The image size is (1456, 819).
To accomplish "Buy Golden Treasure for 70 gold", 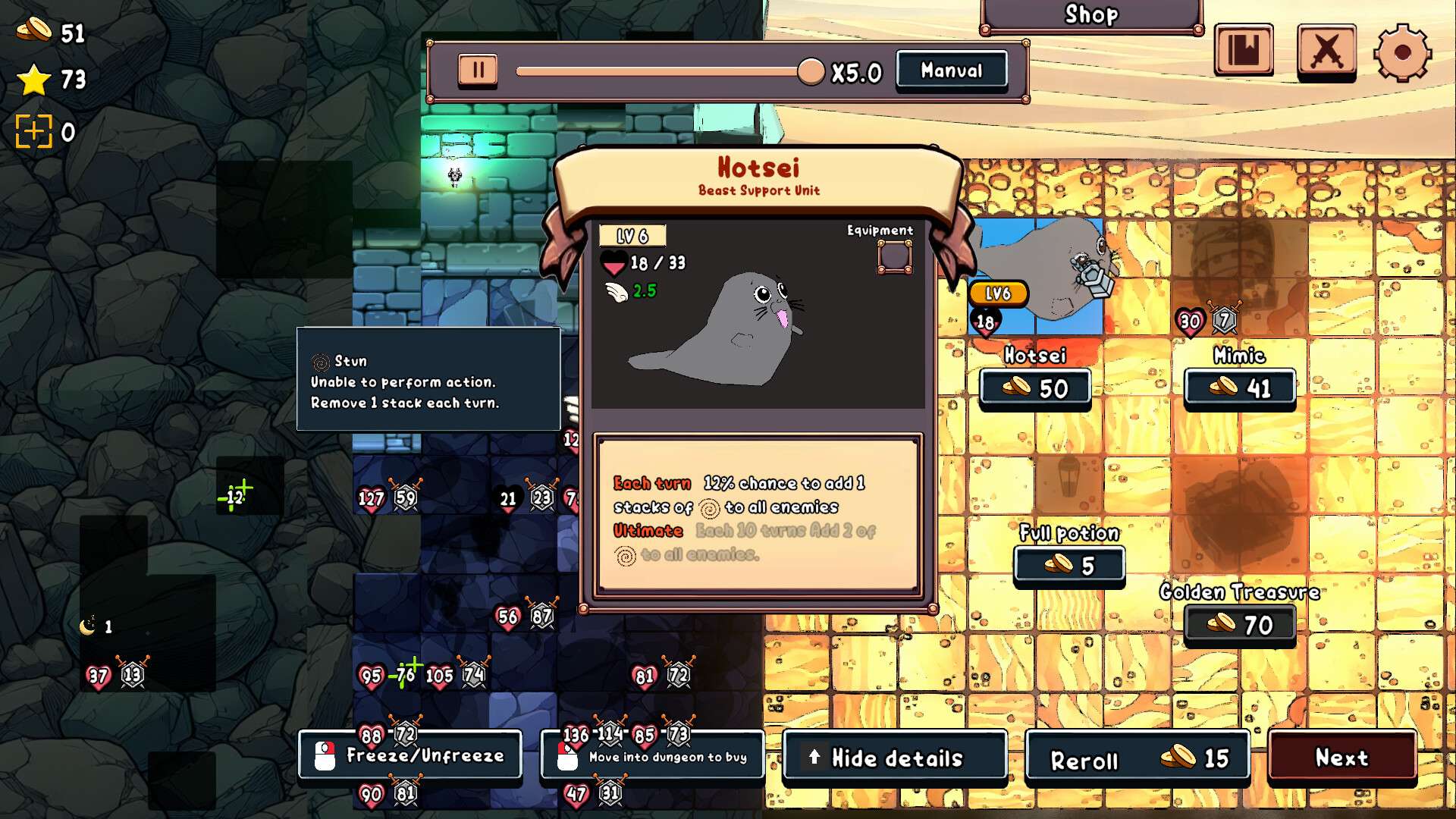I will click(x=1240, y=625).
